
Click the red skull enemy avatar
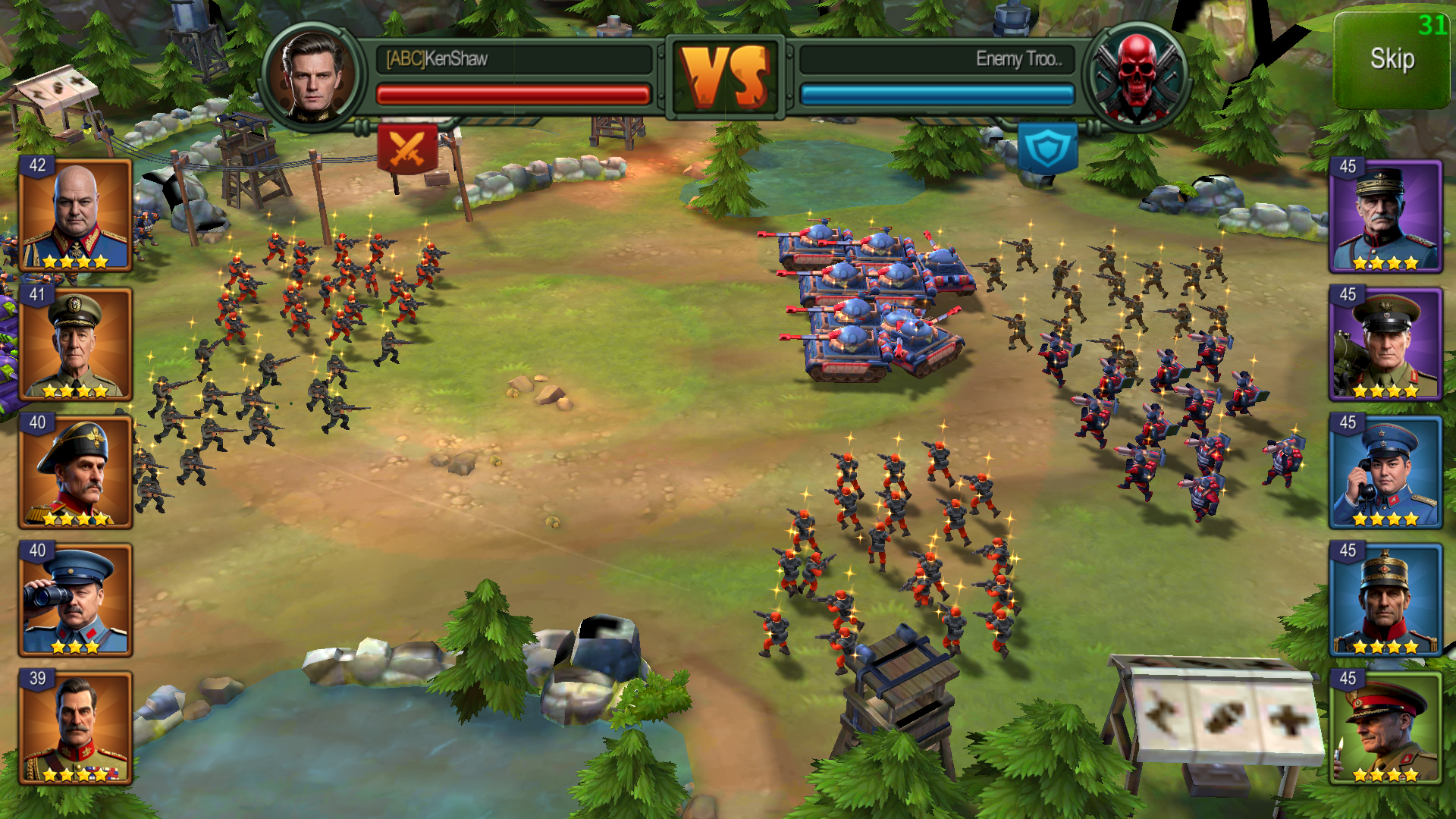pyautogui.click(x=1136, y=76)
